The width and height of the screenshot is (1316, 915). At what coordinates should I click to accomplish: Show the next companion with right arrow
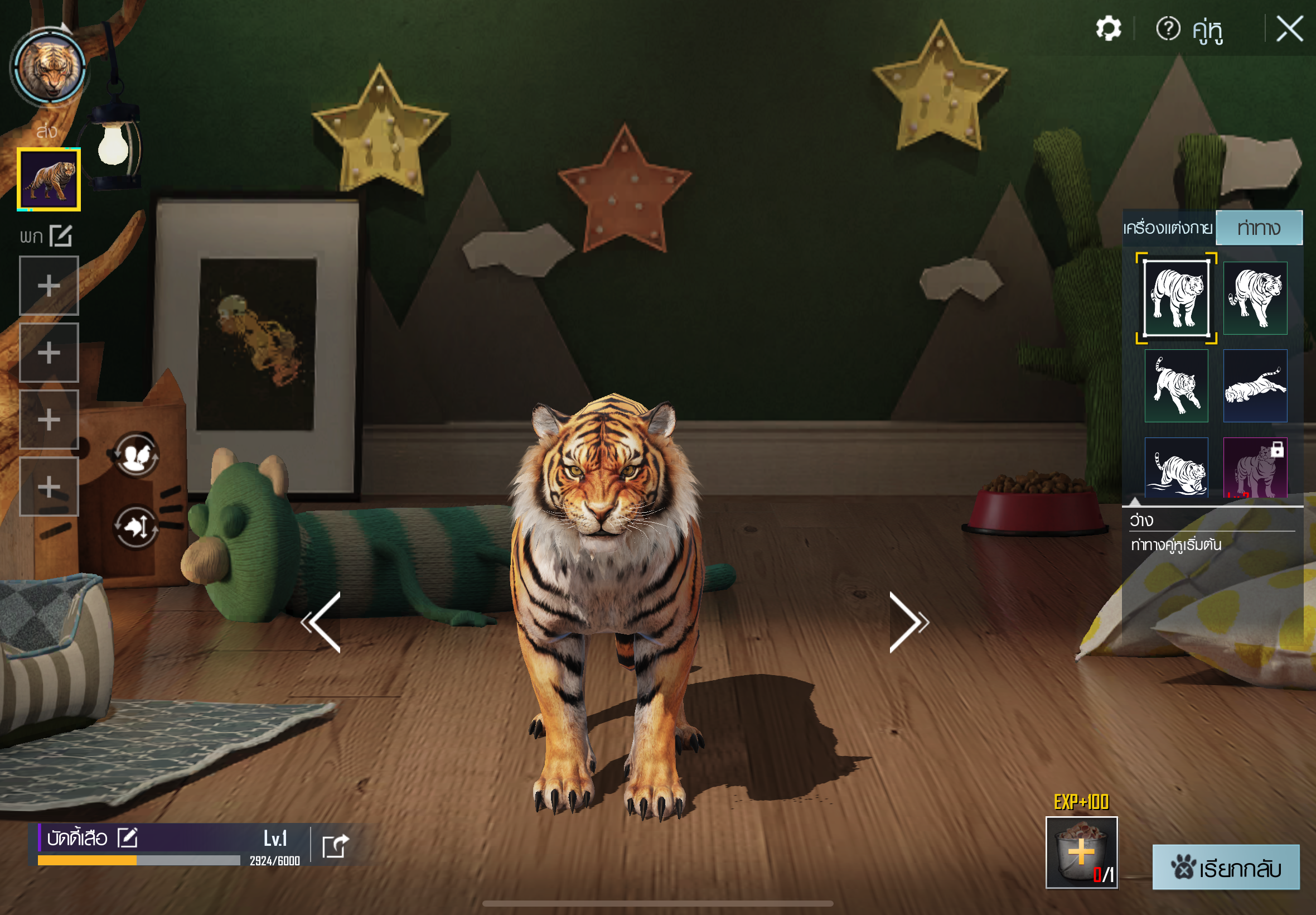tap(907, 623)
